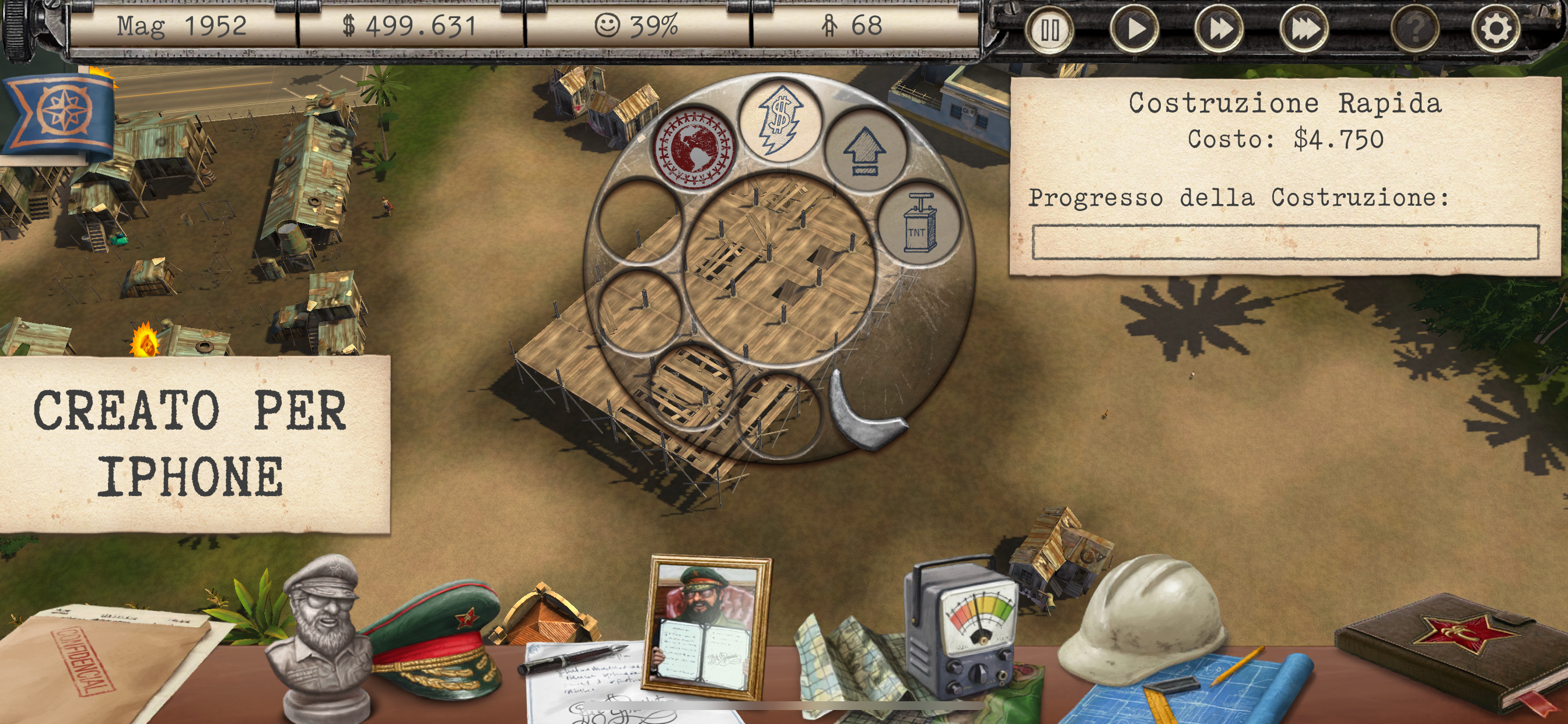Image resolution: width=1568 pixels, height=724 pixels.
Task: Open the pen and signed letter
Action: [x=578, y=676]
